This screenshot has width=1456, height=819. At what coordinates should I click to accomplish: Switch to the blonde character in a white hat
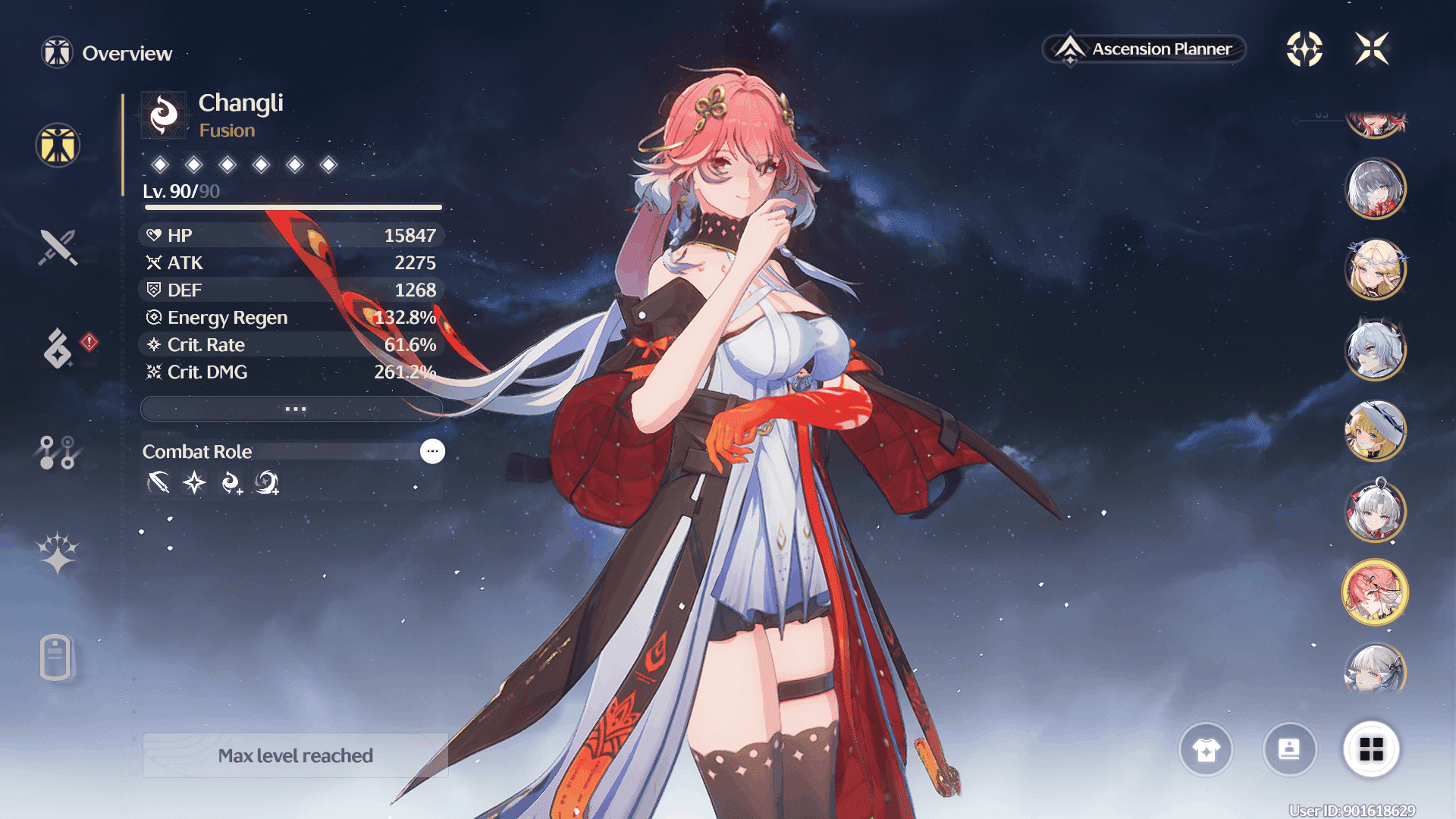[1376, 431]
